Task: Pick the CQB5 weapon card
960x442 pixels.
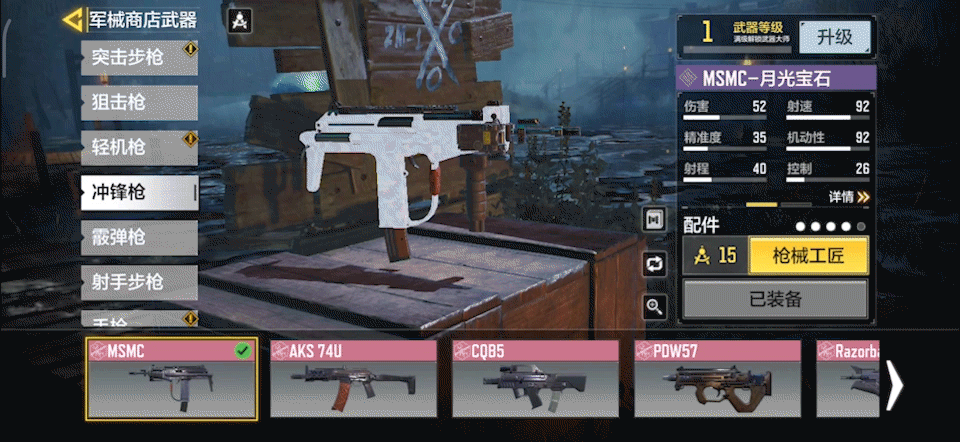Action: tap(535, 379)
